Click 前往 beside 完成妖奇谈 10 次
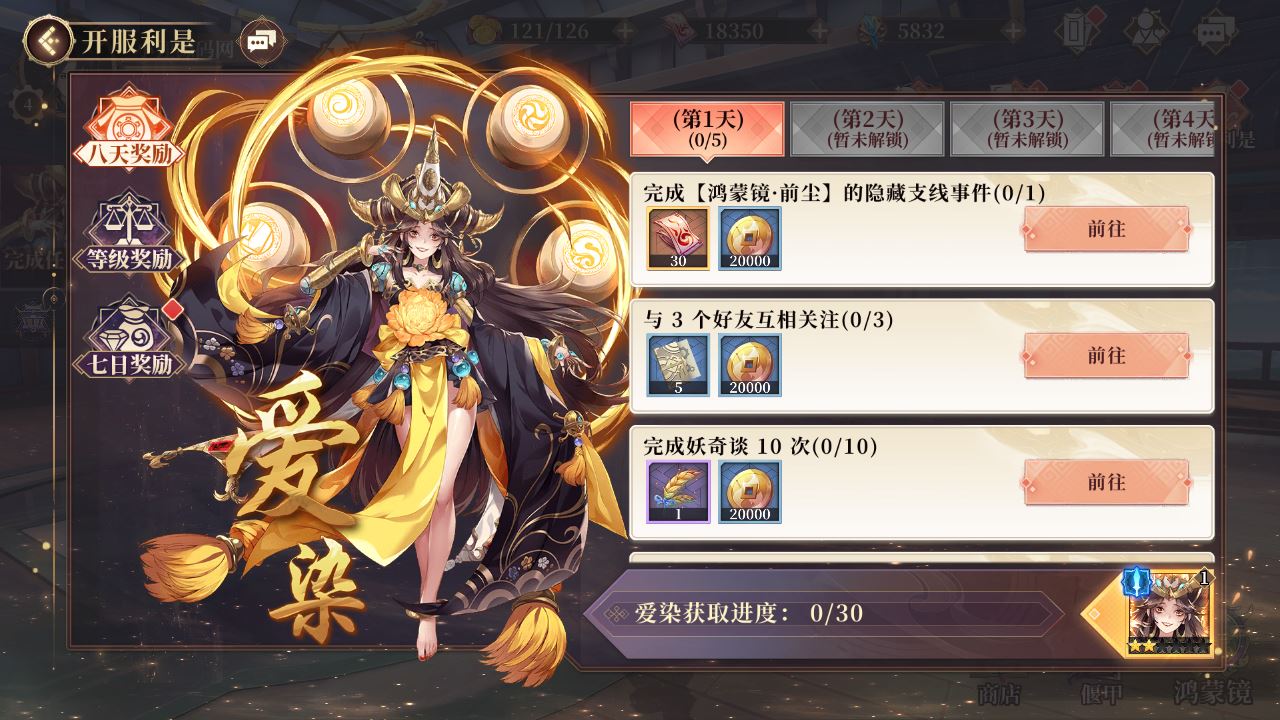 coord(1104,483)
